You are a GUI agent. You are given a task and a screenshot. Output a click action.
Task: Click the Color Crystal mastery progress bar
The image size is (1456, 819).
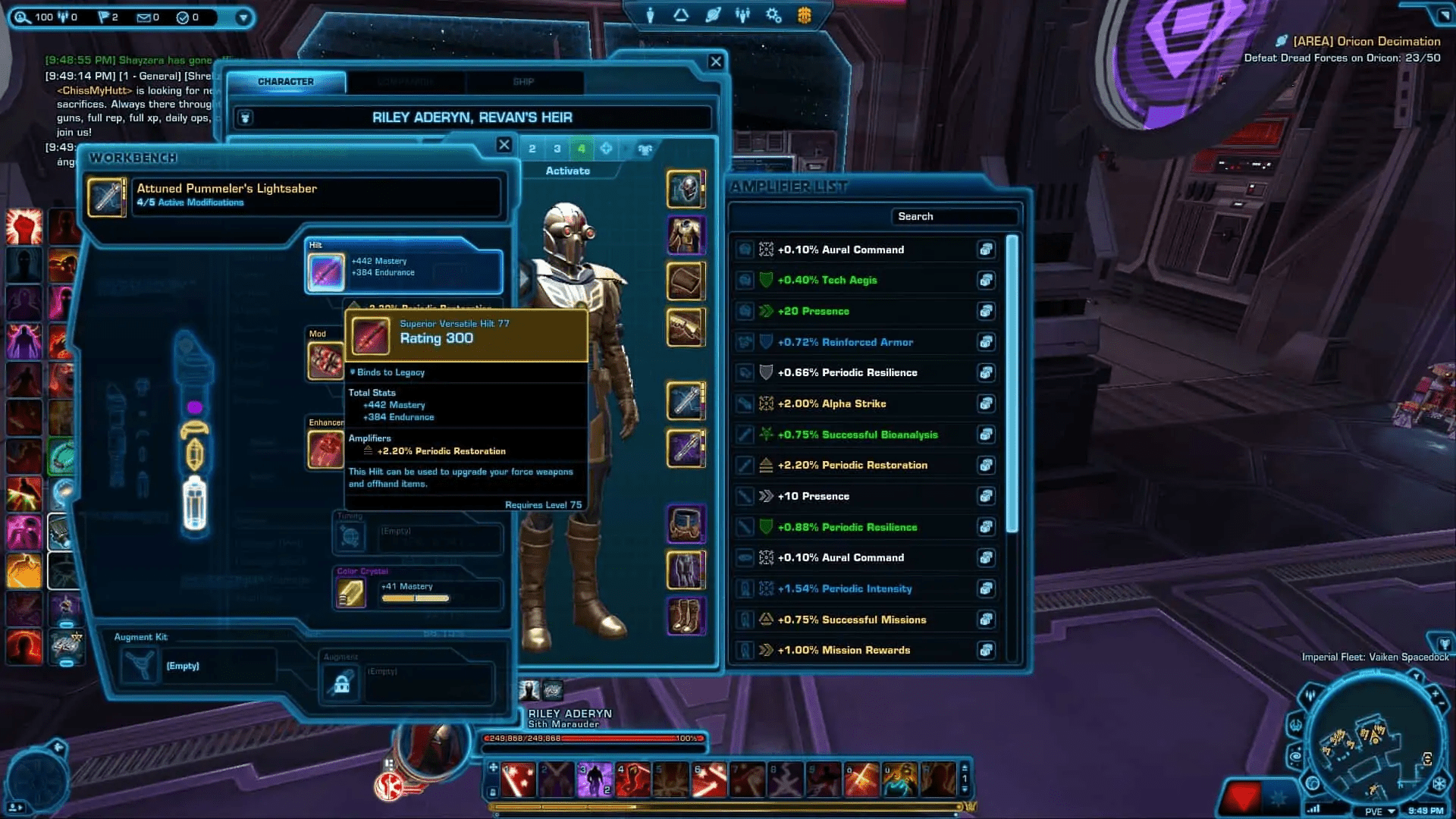click(x=417, y=598)
